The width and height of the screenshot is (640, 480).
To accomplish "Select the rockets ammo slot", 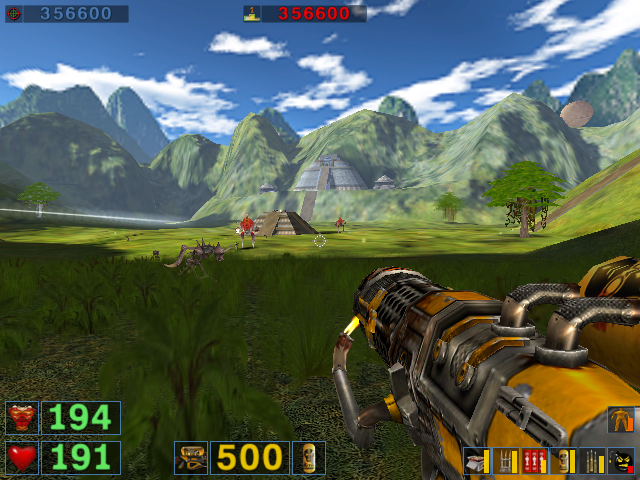I will (x=505, y=460).
